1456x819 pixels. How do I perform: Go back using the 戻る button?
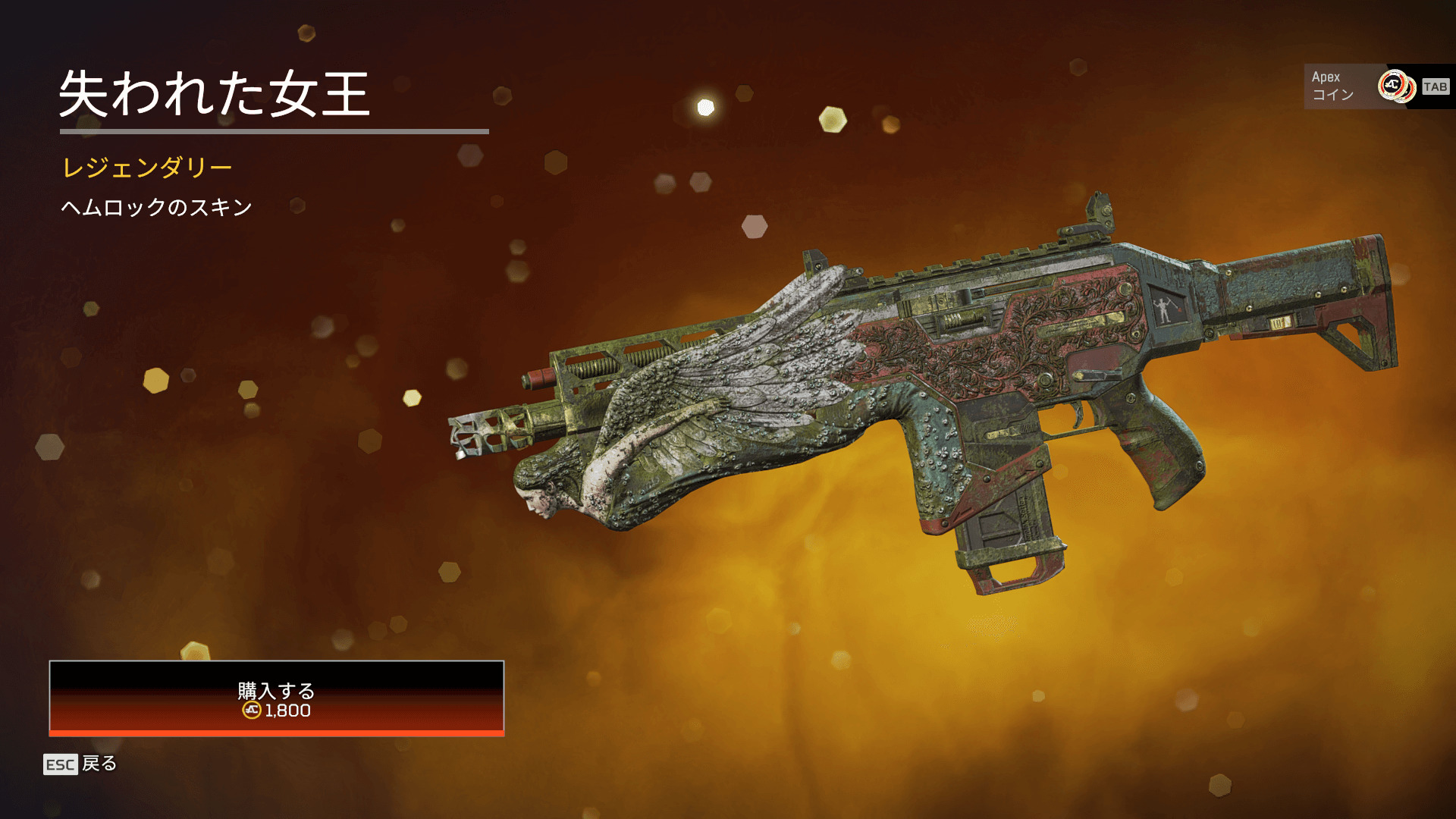[x=81, y=764]
